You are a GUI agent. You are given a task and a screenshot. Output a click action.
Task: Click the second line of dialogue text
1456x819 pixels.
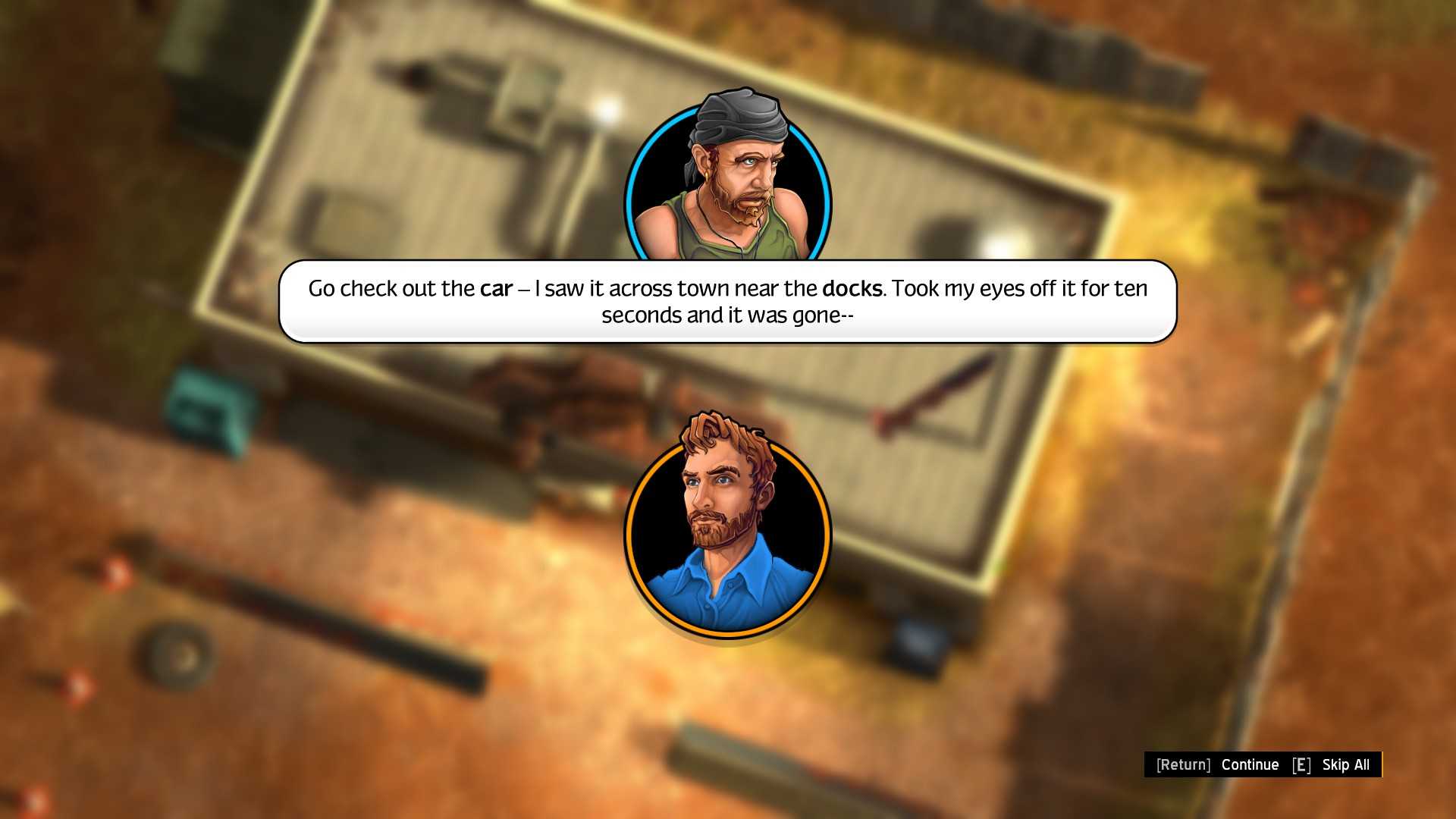click(726, 315)
